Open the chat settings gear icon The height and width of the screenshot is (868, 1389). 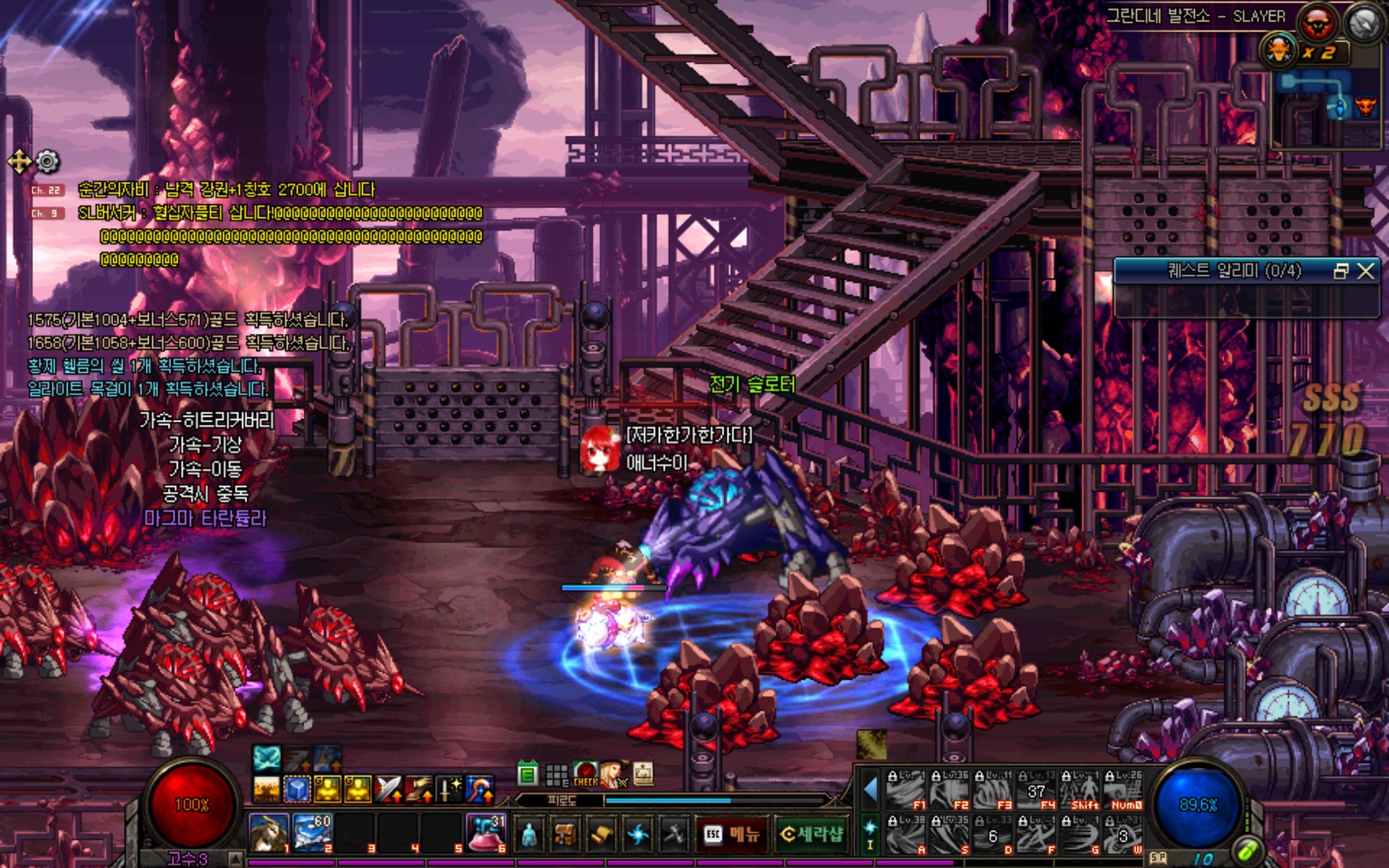(x=48, y=161)
